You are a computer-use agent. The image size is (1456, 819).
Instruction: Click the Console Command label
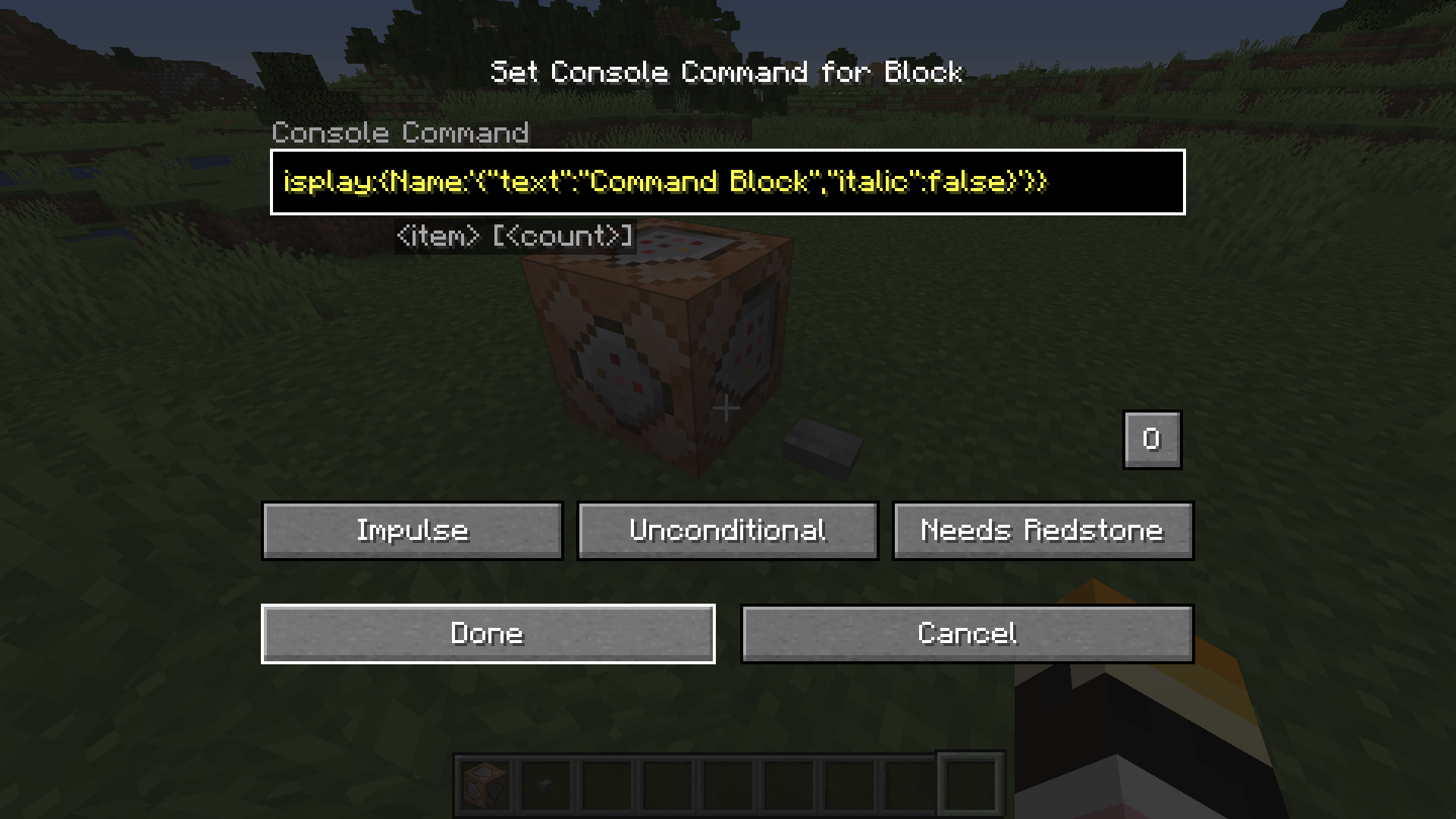tap(400, 133)
